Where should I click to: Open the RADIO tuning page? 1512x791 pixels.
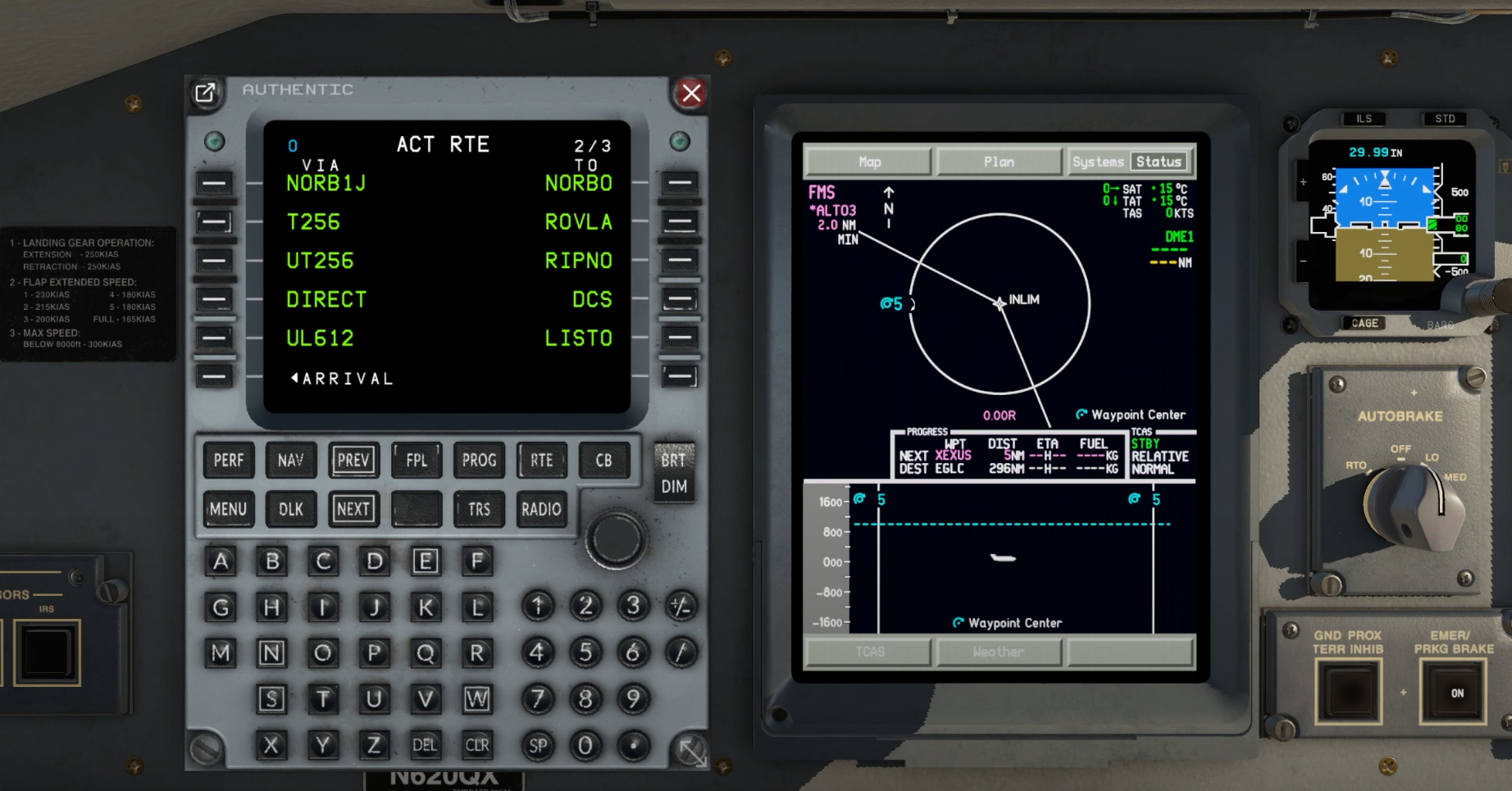click(541, 509)
